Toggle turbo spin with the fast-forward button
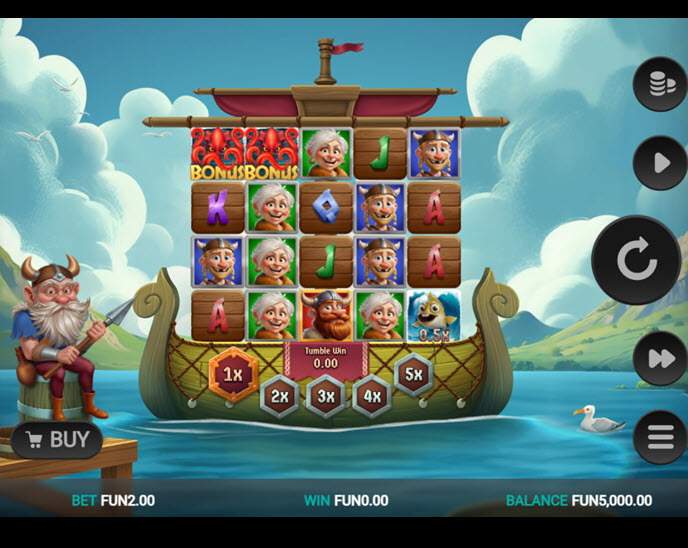 pos(660,358)
